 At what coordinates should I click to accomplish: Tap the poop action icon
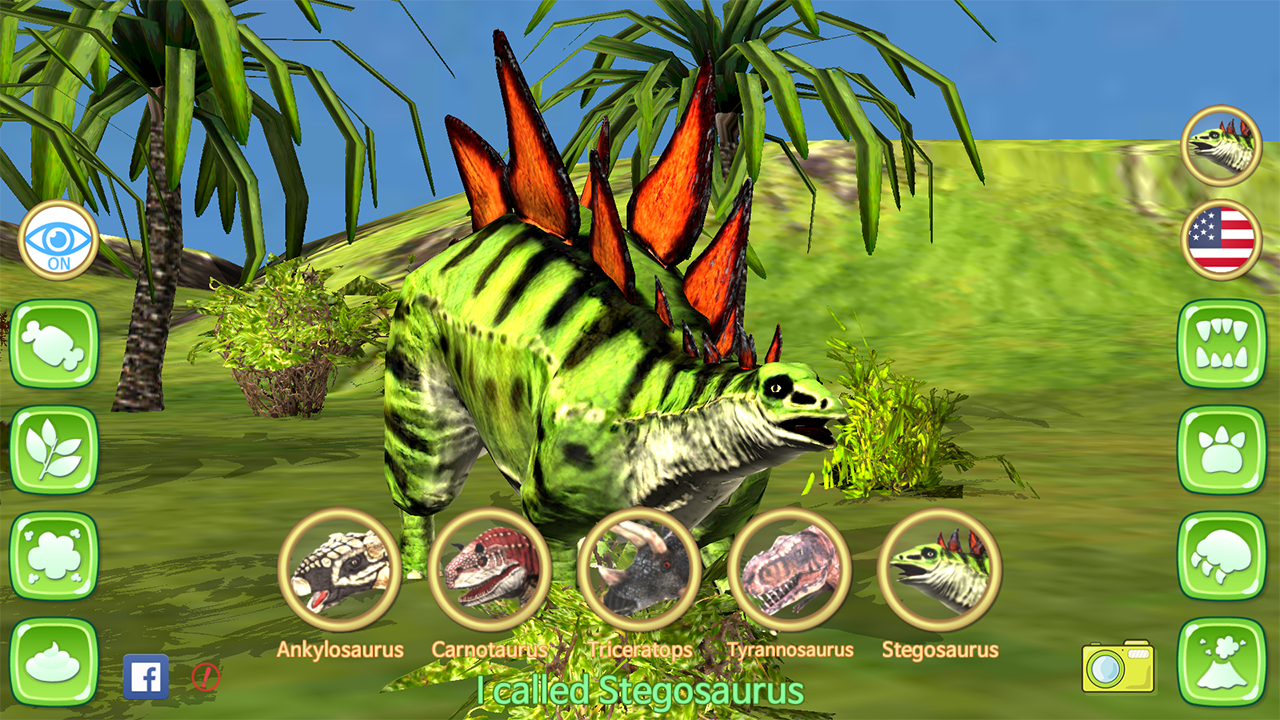tap(55, 662)
